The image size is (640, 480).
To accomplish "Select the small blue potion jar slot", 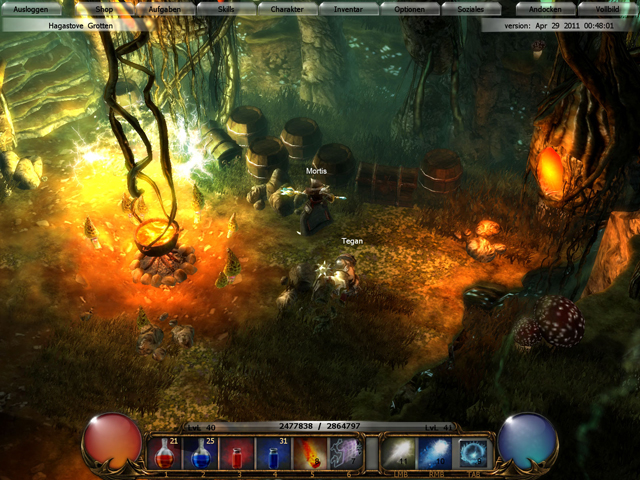I will coord(273,453).
